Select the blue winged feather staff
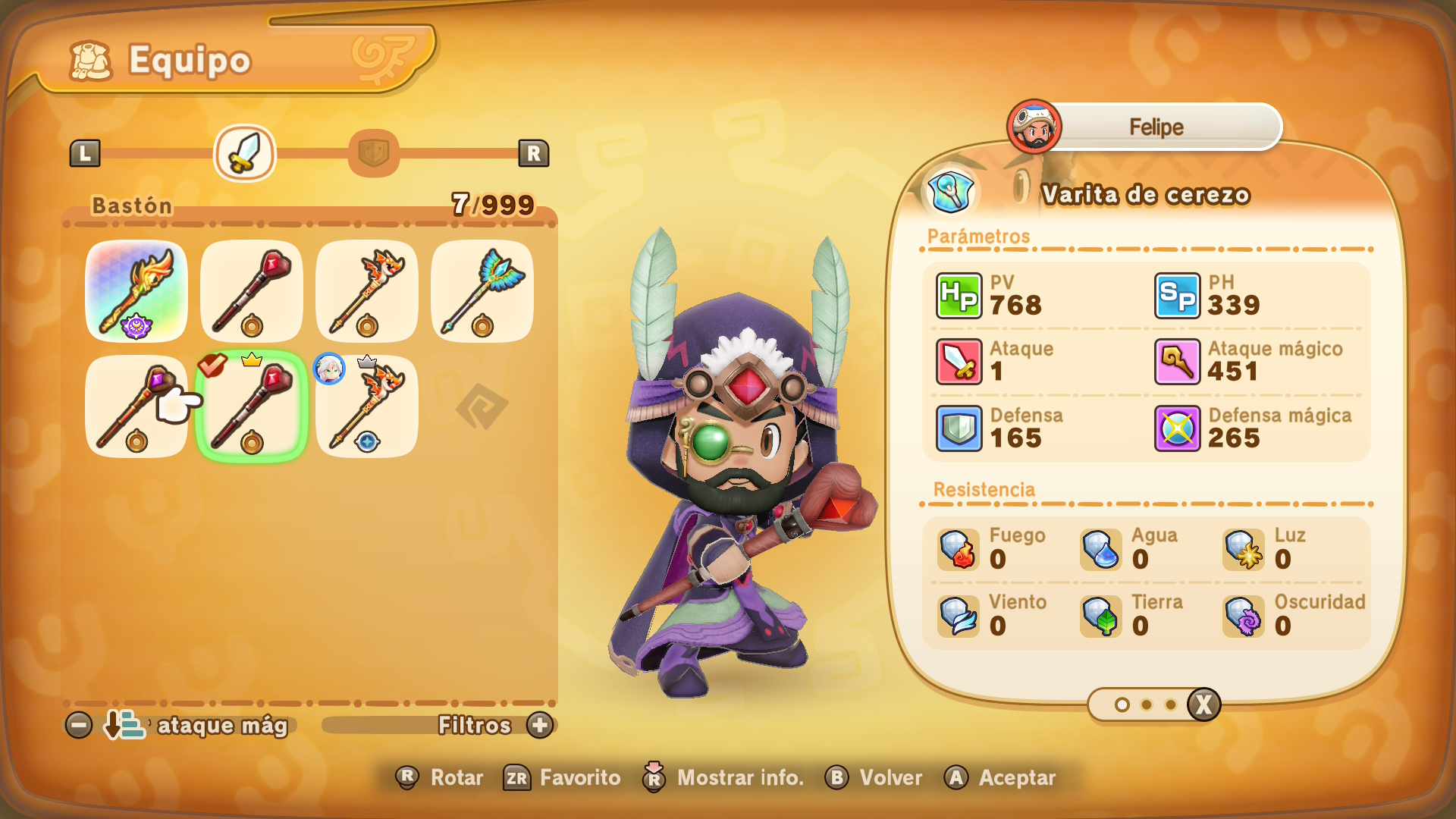This screenshot has height=819, width=1456. 482,291
